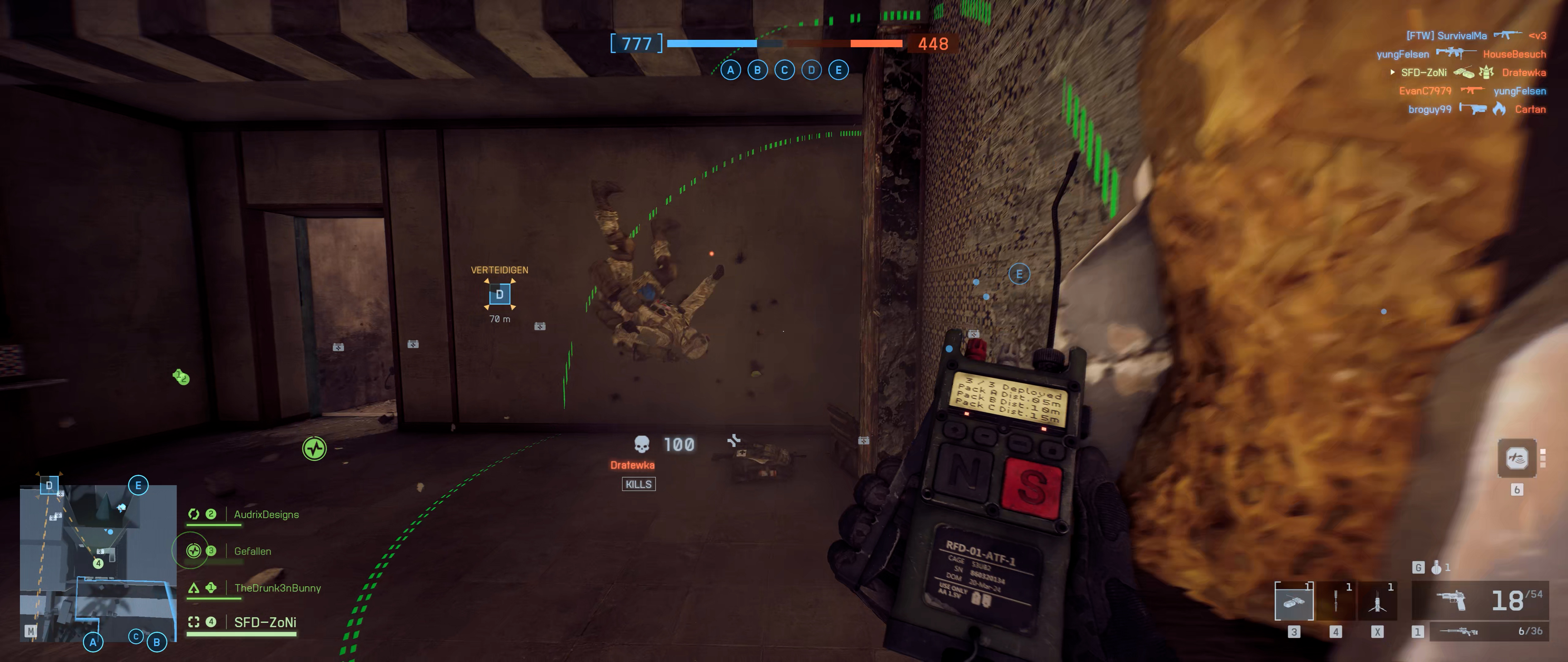Image resolution: width=1568 pixels, height=662 pixels.
Task: Select the fallen squad member row
Action: [x=252, y=551]
